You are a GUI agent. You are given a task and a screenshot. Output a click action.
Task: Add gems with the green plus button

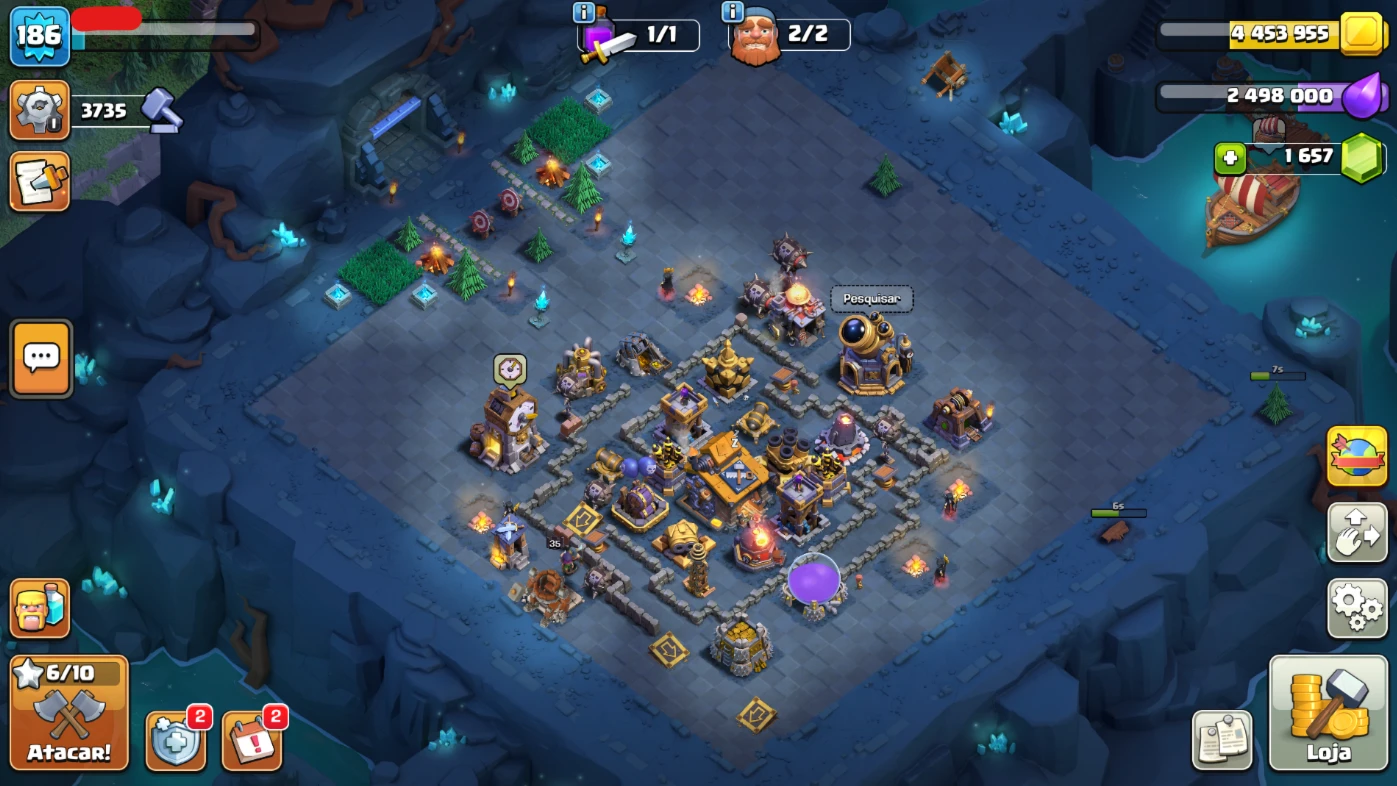1229,158
